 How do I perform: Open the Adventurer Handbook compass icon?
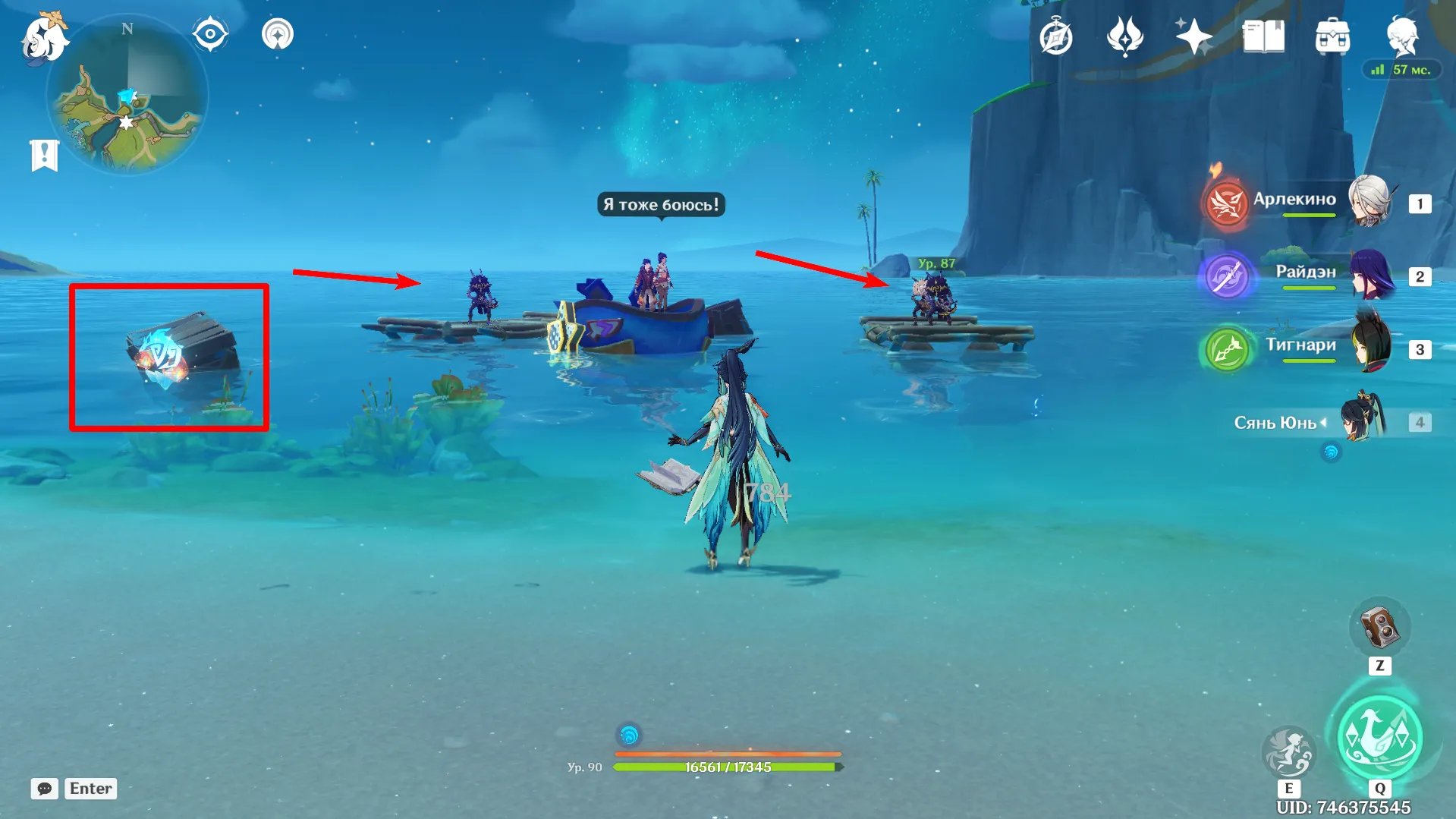(1055, 36)
